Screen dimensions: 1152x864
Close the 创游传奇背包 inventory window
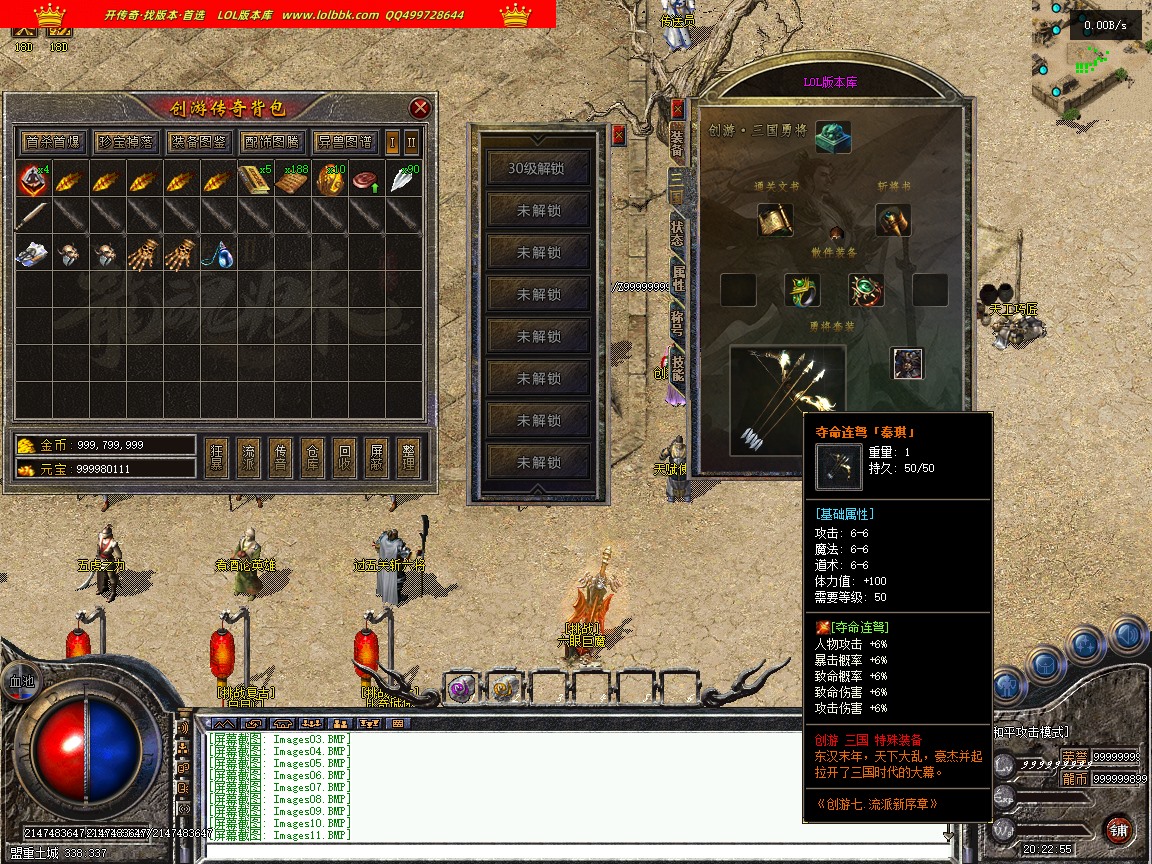(420, 108)
